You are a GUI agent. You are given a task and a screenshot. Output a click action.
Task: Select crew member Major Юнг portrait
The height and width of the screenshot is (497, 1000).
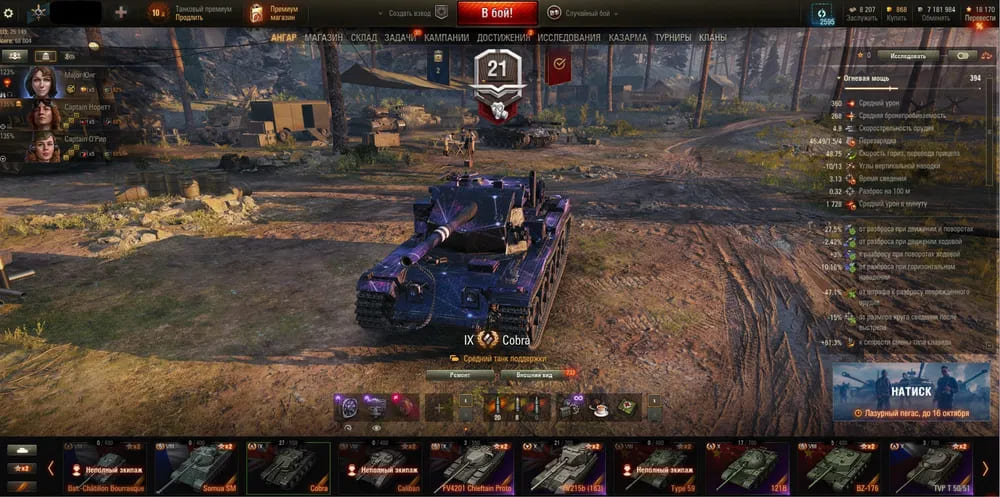[42, 82]
